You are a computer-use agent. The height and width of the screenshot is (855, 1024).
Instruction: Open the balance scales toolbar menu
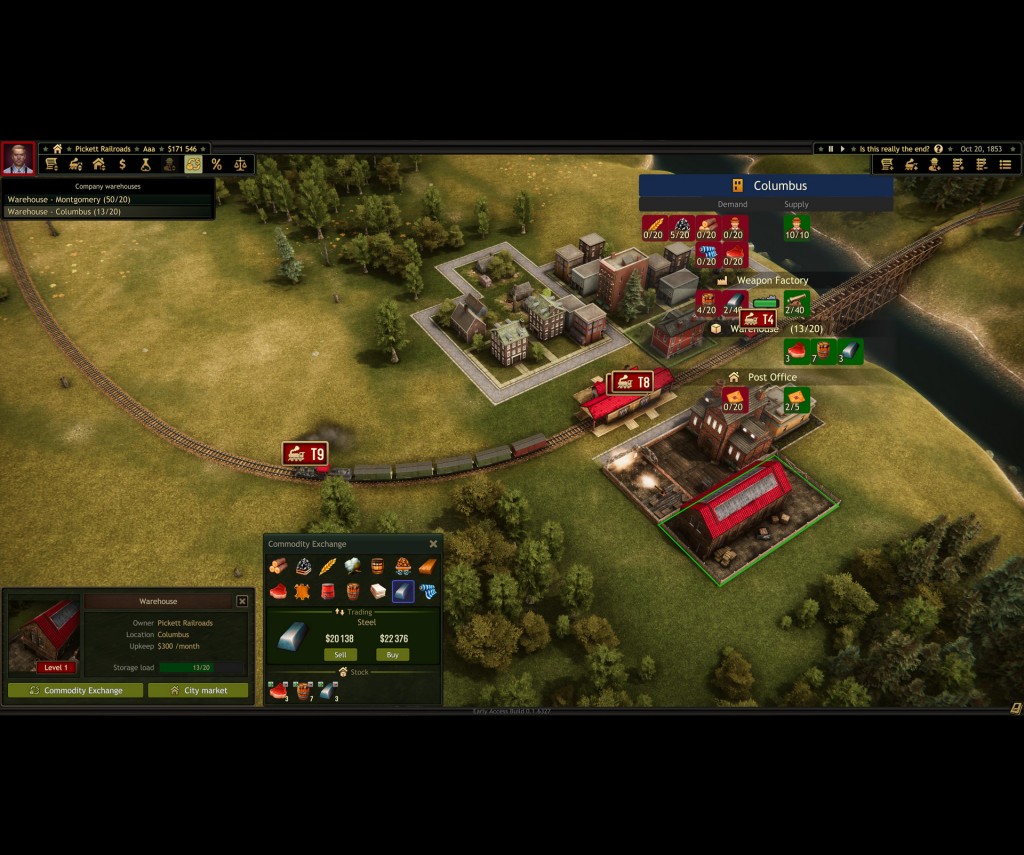(240, 164)
